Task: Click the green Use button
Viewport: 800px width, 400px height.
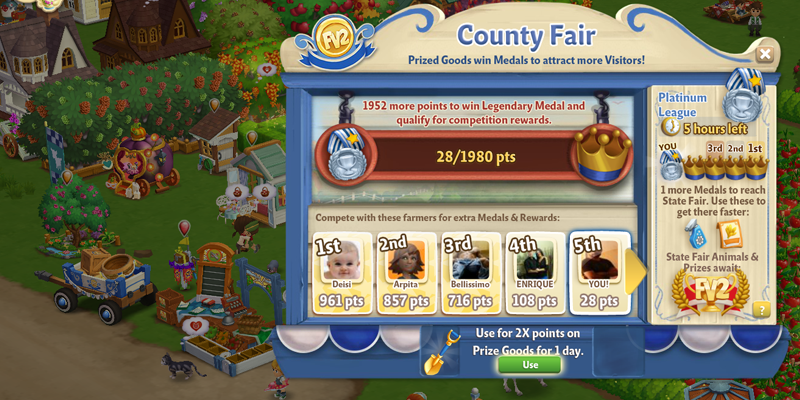Action: click(530, 365)
